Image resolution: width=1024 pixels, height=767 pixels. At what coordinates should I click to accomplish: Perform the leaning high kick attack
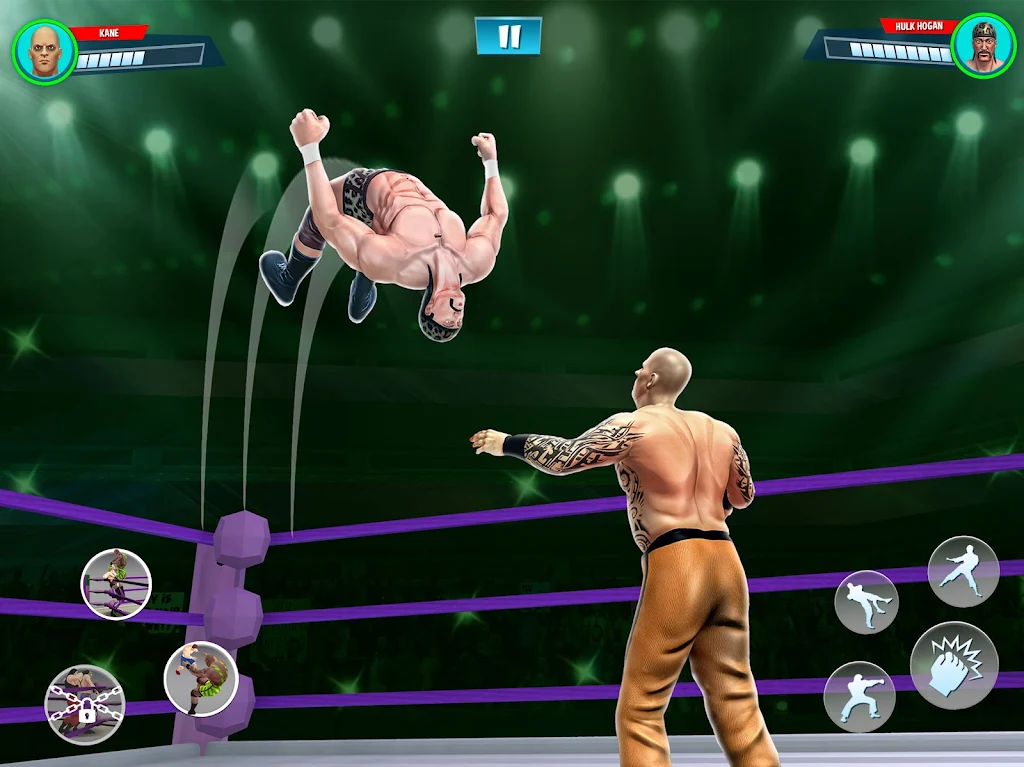(866, 602)
